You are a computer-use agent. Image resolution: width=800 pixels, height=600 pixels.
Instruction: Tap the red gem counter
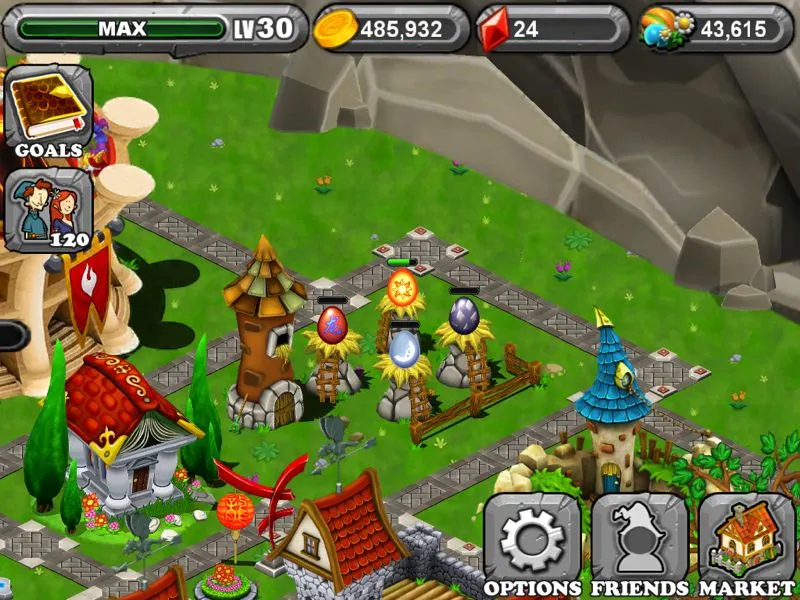click(x=551, y=29)
